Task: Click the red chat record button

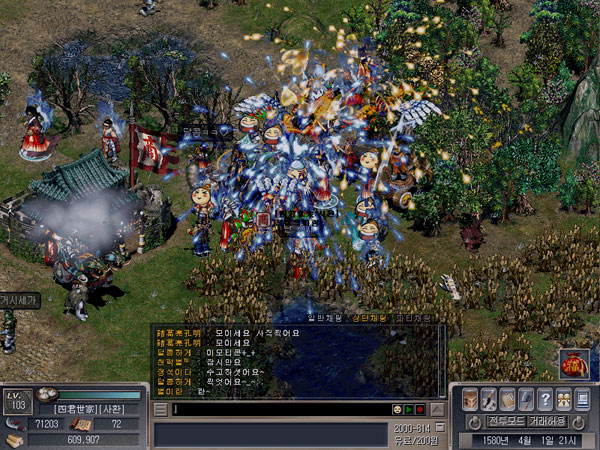Action: (421, 409)
